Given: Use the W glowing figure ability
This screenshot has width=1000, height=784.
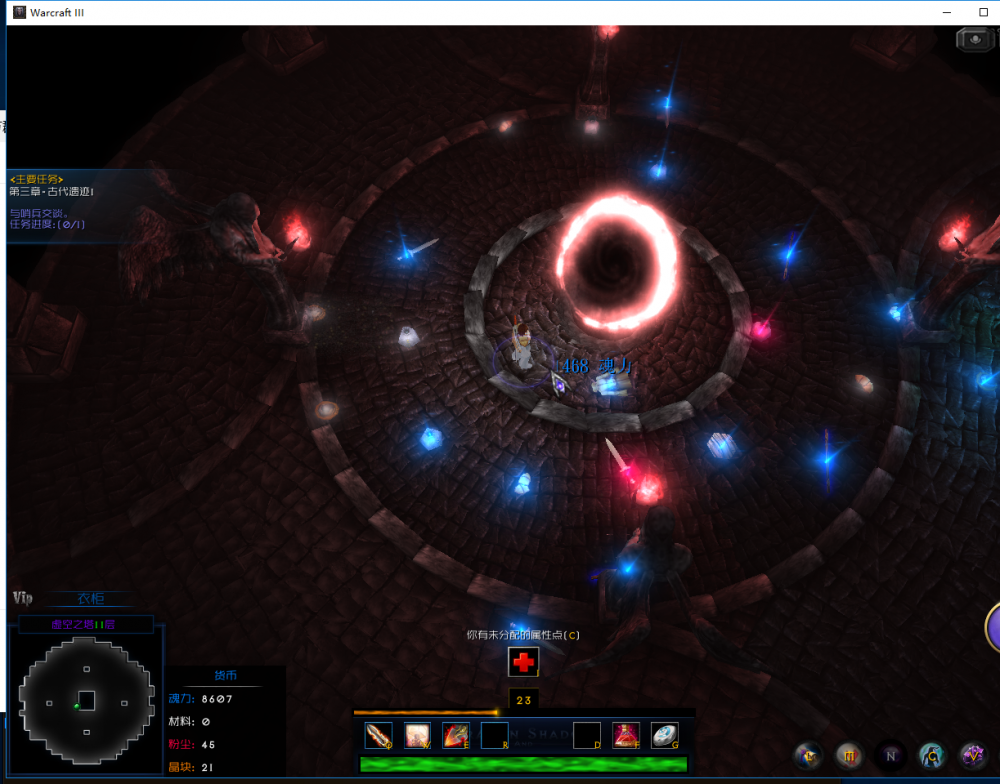Looking at the screenshot, I should (417, 736).
